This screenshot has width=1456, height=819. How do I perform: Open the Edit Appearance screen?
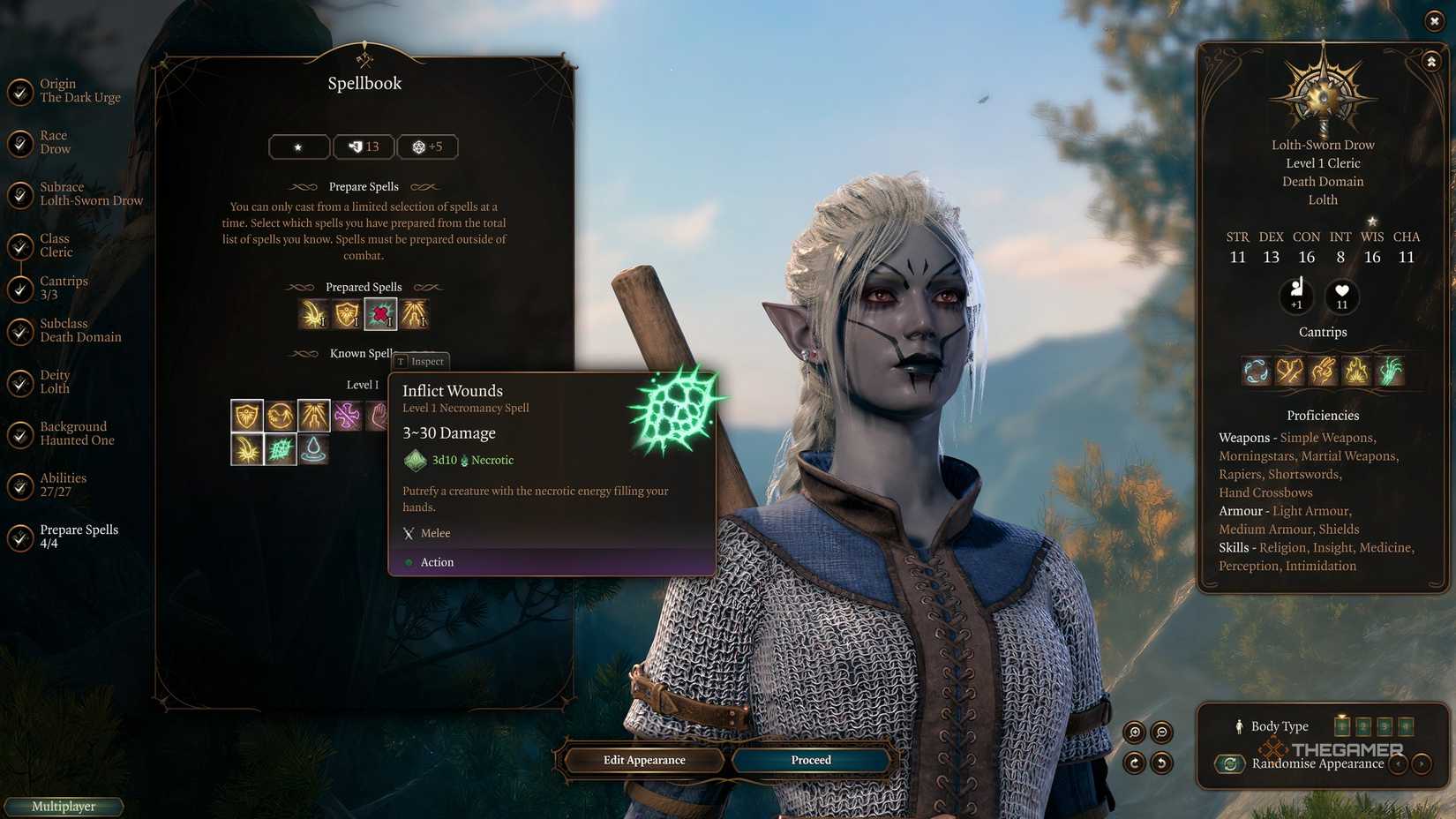(643, 760)
